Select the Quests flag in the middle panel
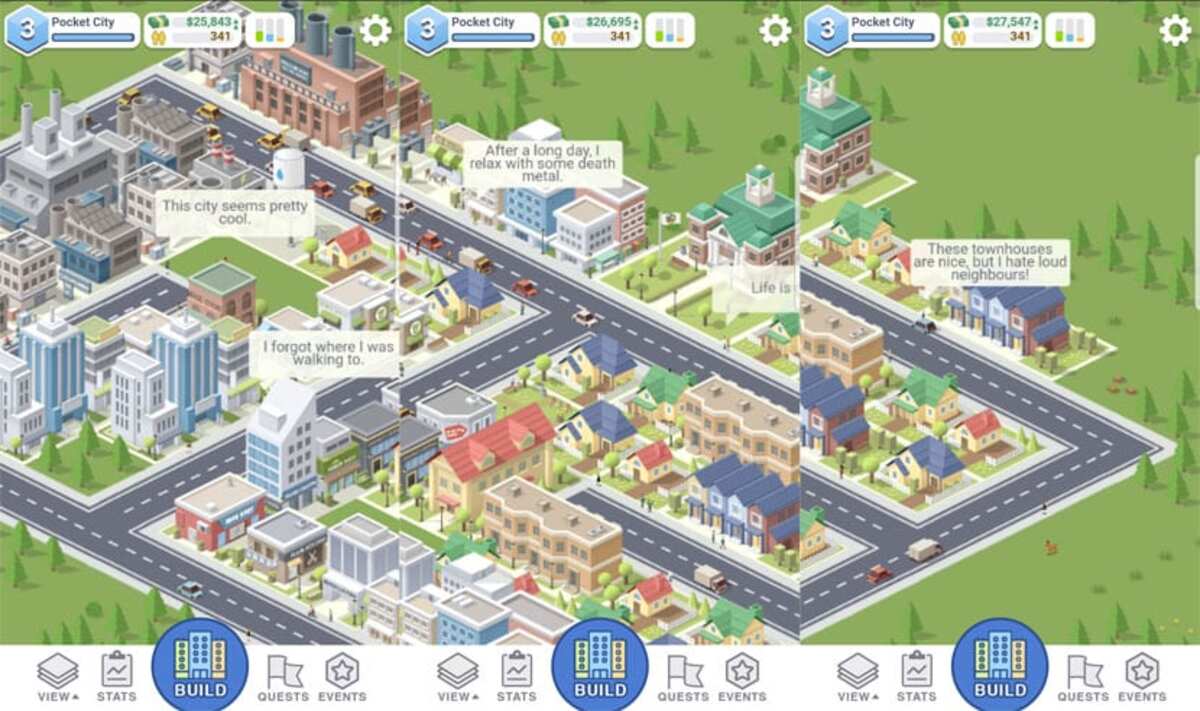Image resolution: width=1200 pixels, height=711 pixels. [683, 676]
